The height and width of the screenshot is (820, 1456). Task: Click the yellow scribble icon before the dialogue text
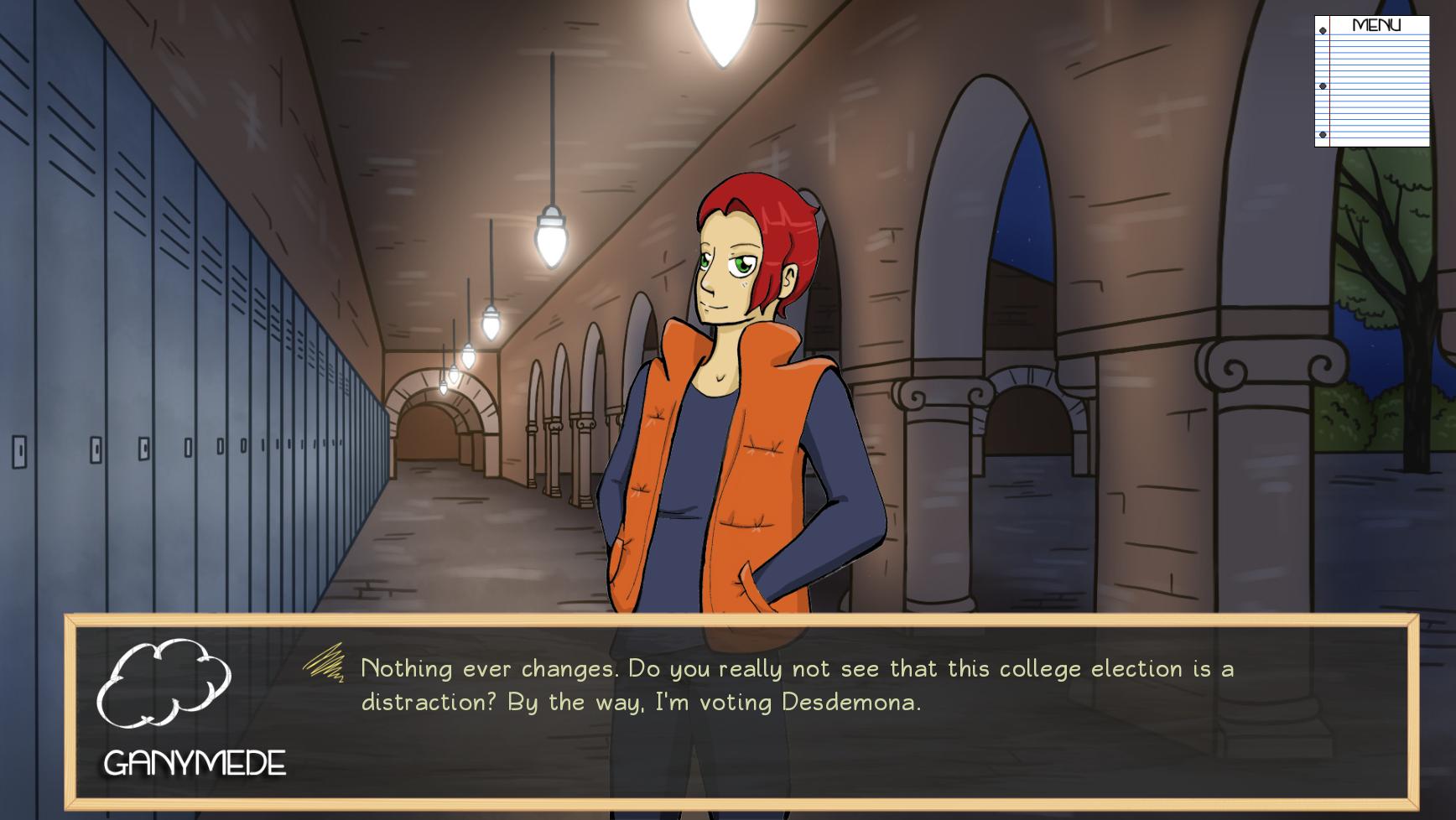click(x=327, y=666)
